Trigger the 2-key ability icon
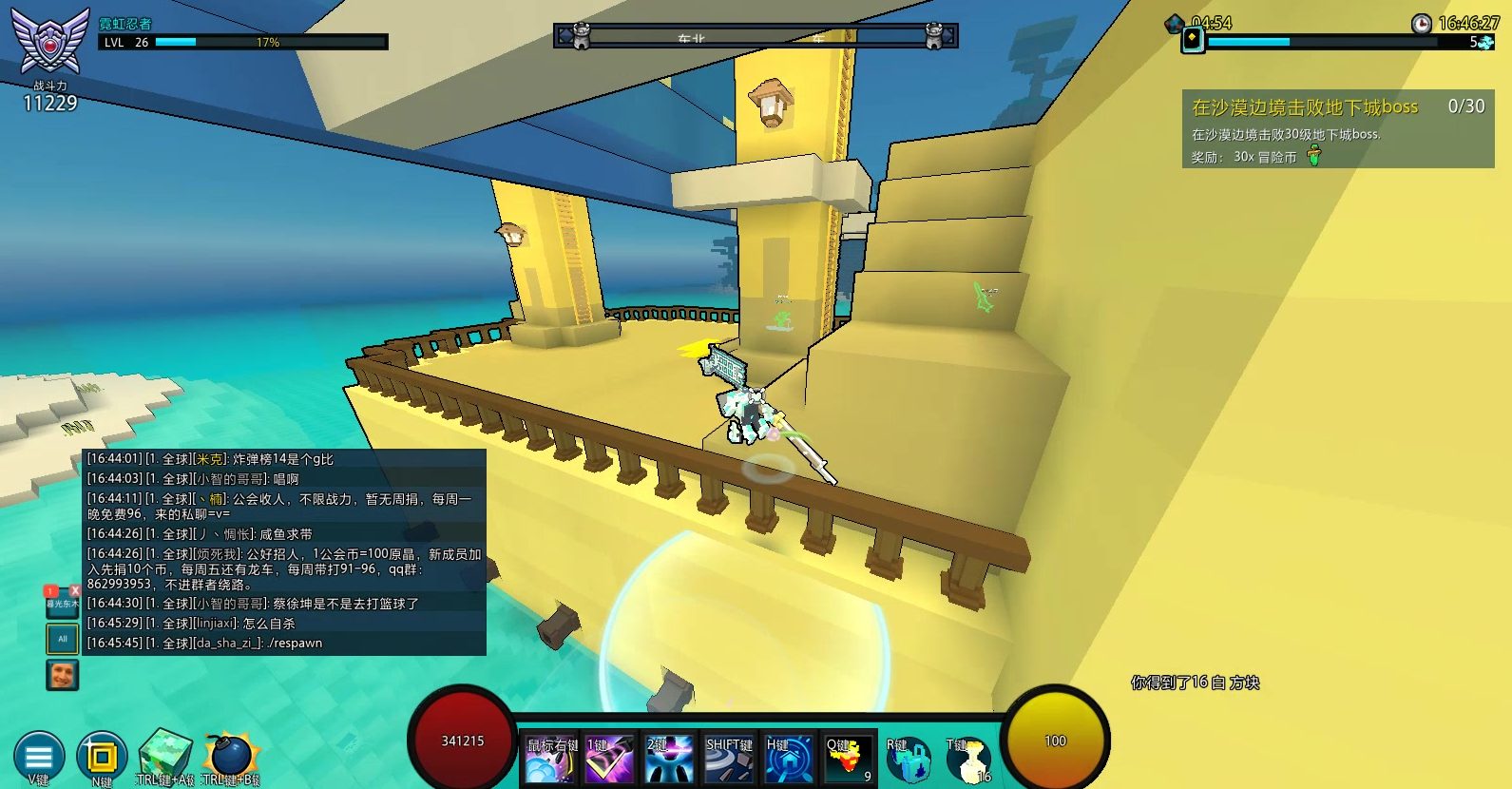The width and height of the screenshot is (1512, 789). pyautogui.click(x=669, y=760)
